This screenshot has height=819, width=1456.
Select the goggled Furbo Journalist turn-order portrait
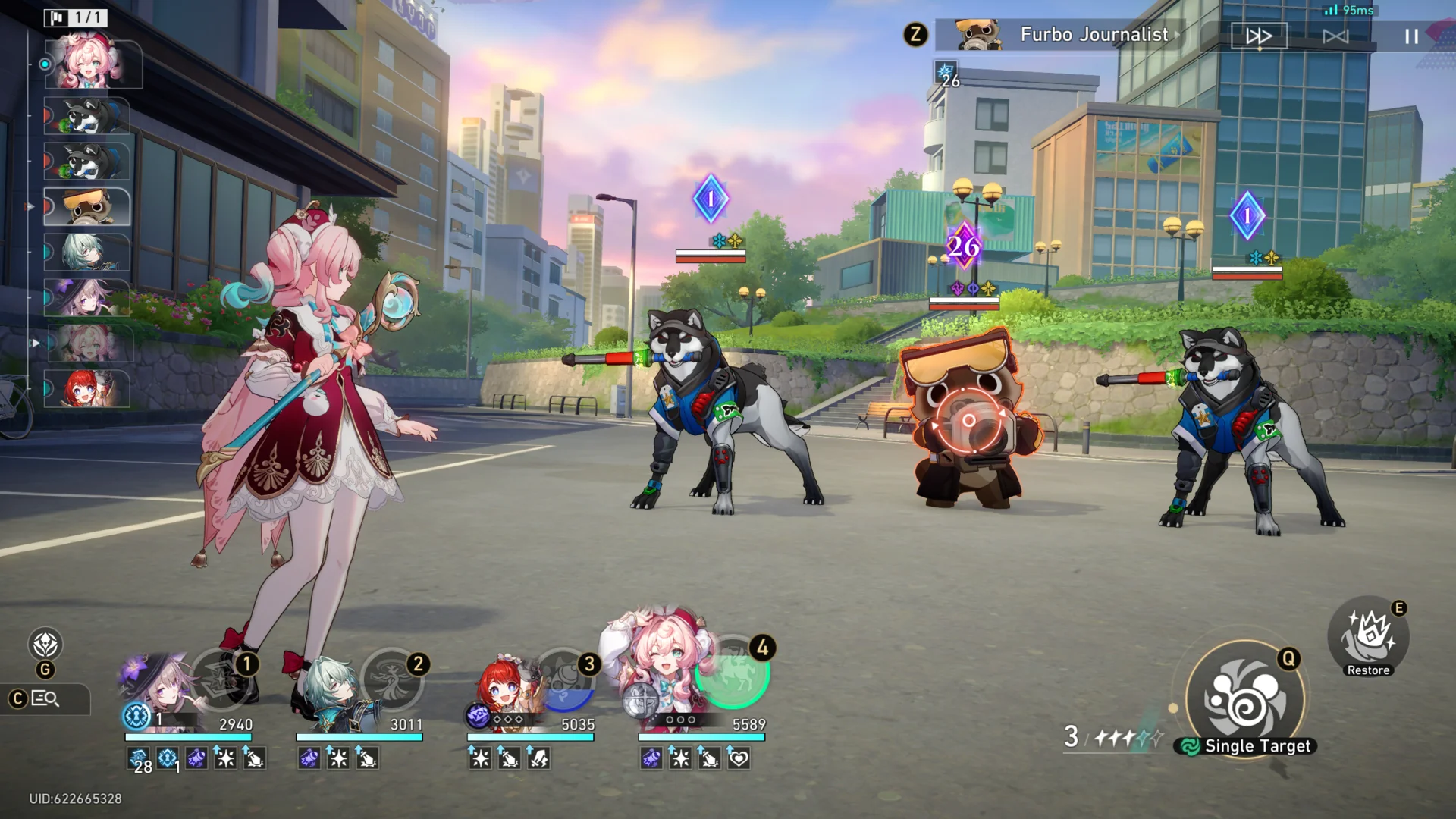[88, 207]
